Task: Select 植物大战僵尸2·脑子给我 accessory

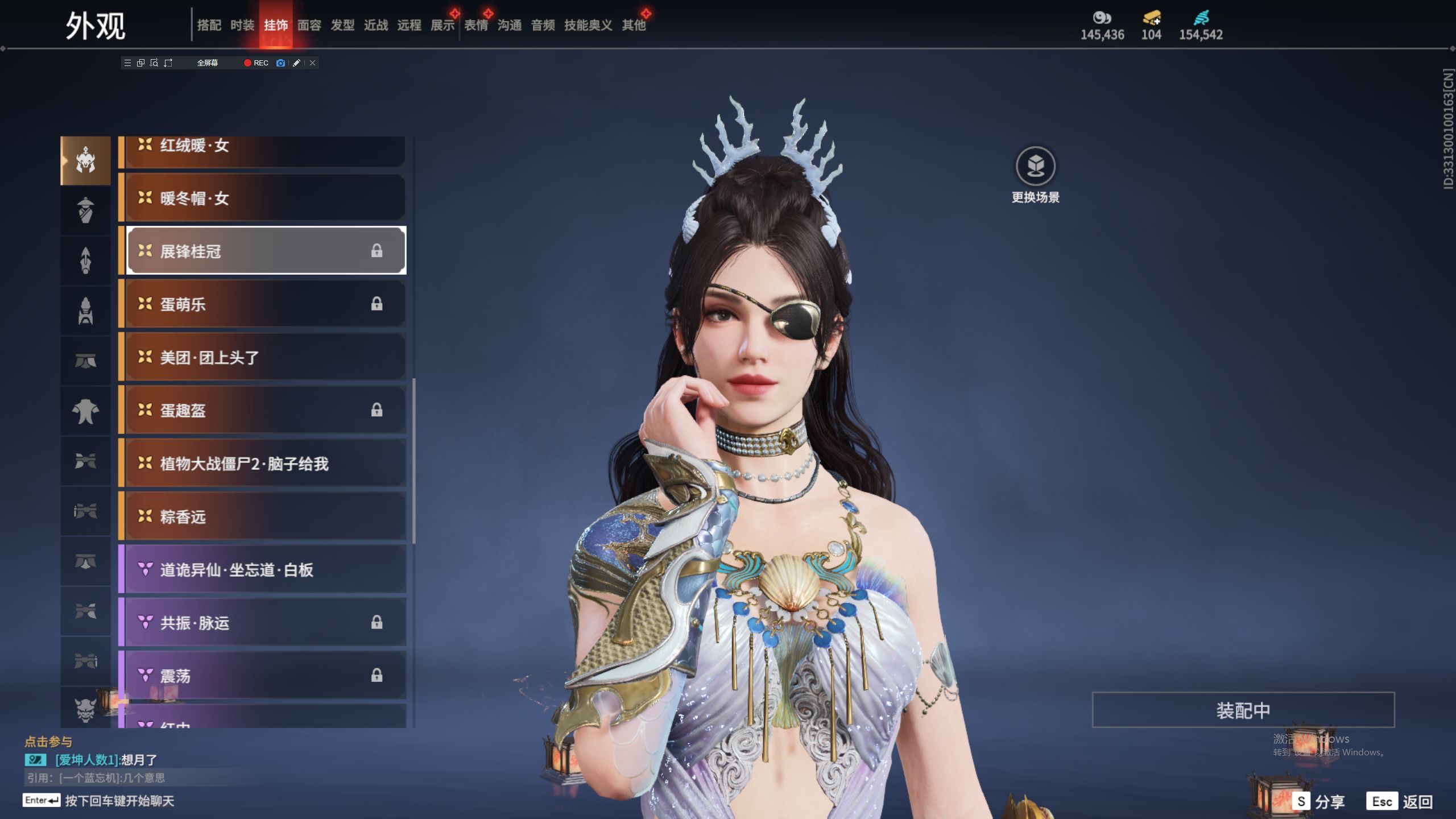Action: click(265, 464)
